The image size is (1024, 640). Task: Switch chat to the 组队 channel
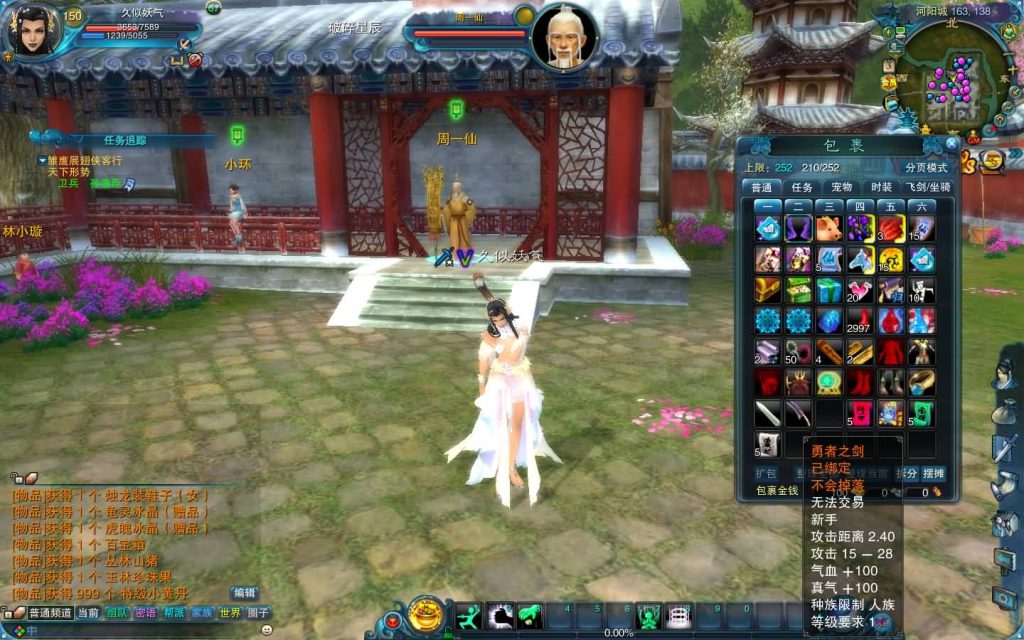117,613
